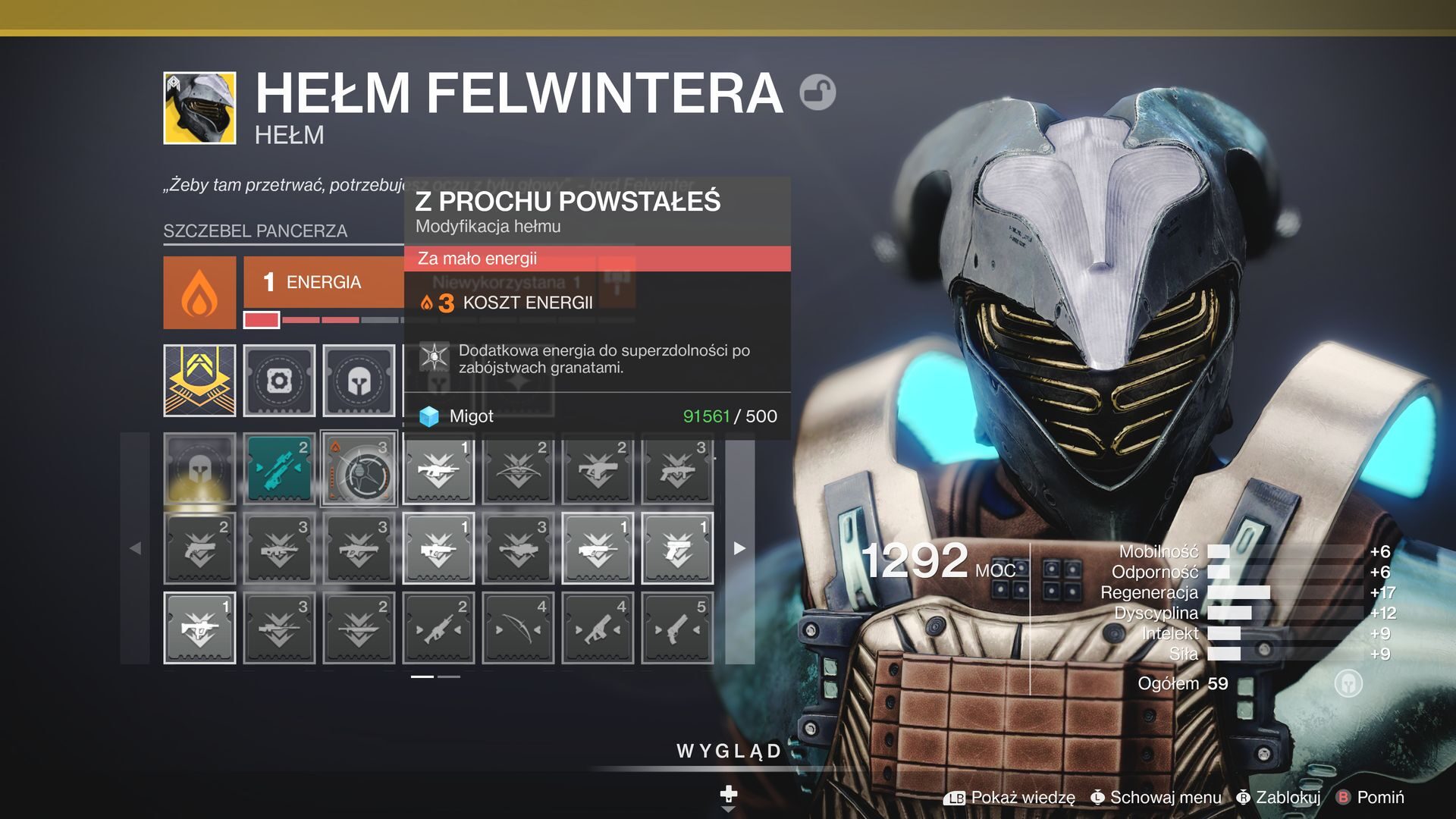Open the helmet mod socket
Image resolution: width=1456 pixels, height=819 pixels.
(x=359, y=381)
